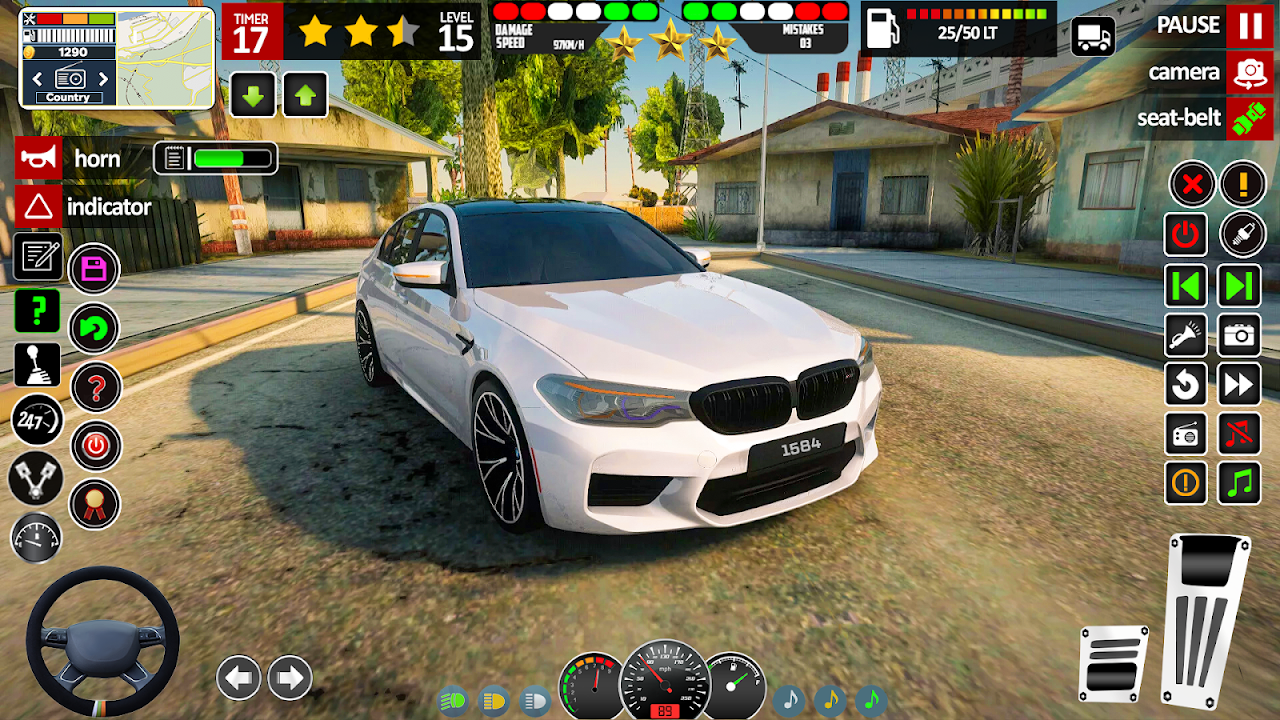Select the gear shifter icon
This screenshot has width=1280, height=720.
[x=37, y=365]
